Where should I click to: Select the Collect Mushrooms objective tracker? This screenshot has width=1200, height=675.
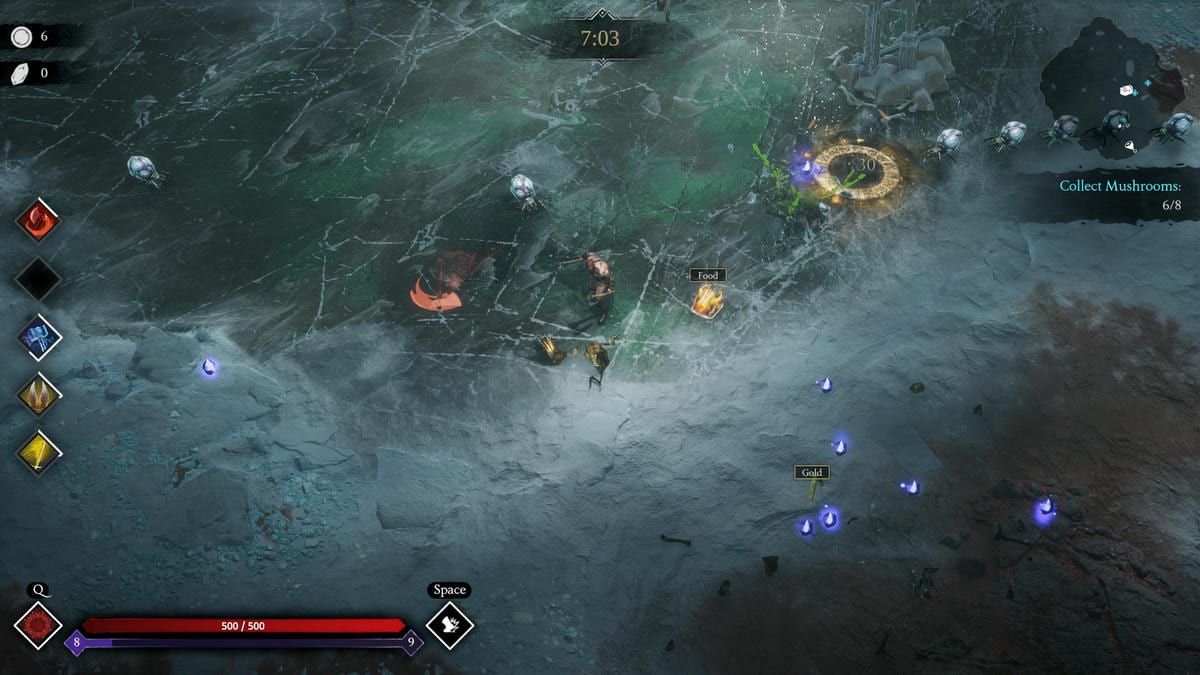point(1120,195)
